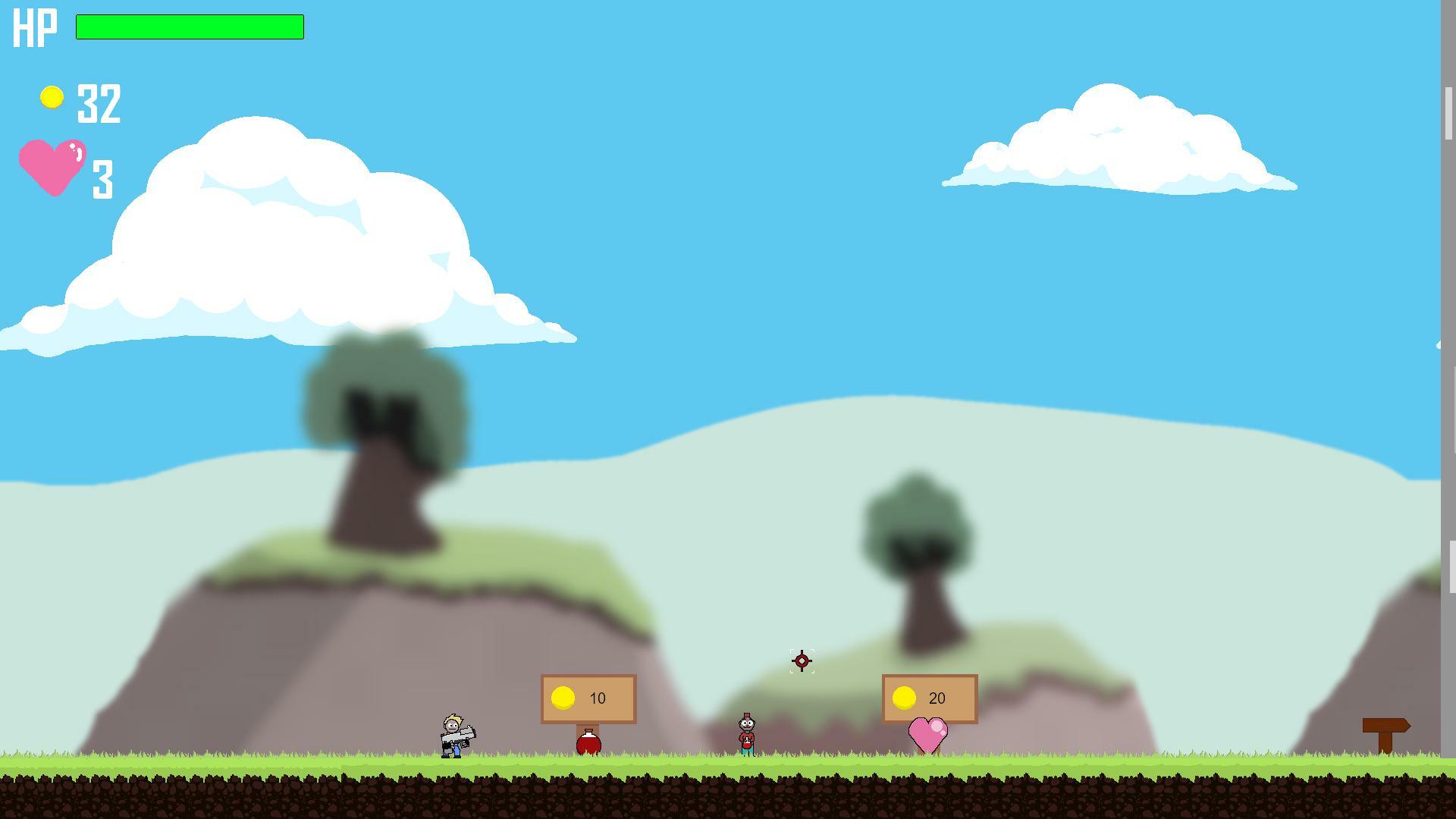Click the crosshair aiming reticle
Image resolution: width=1456 pixels, height=819 pixels.
pyautogui.click(x=802, y=661)
